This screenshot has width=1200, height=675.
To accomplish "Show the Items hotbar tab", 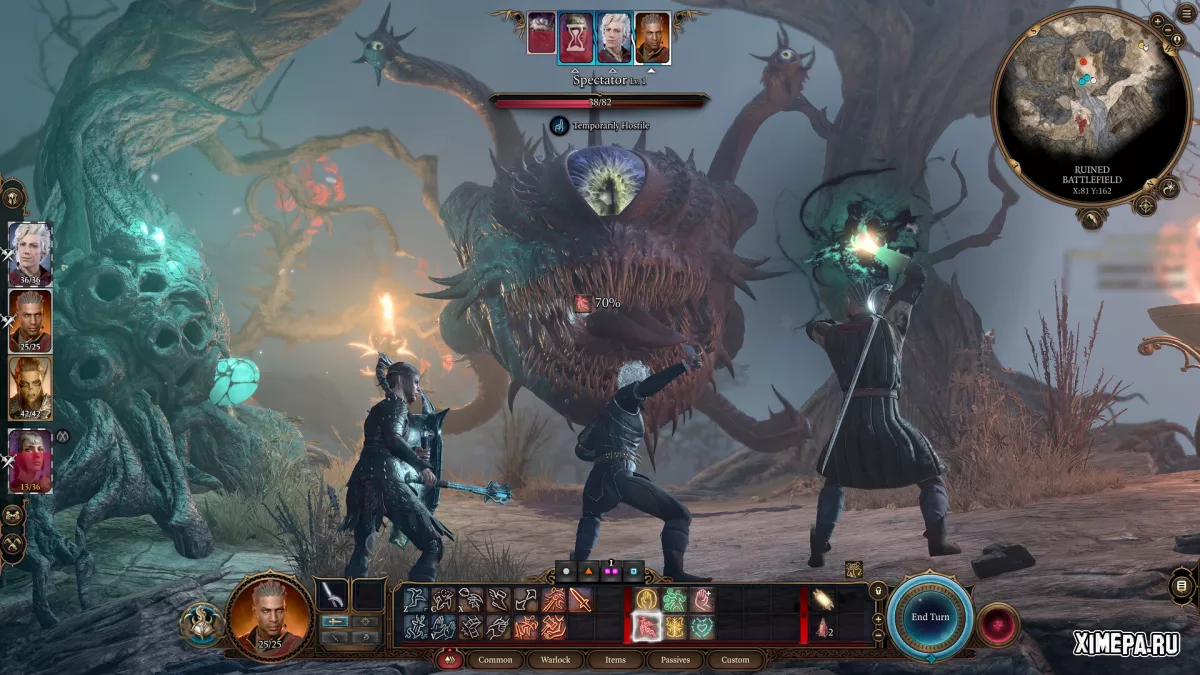I will tap(615, 660).
